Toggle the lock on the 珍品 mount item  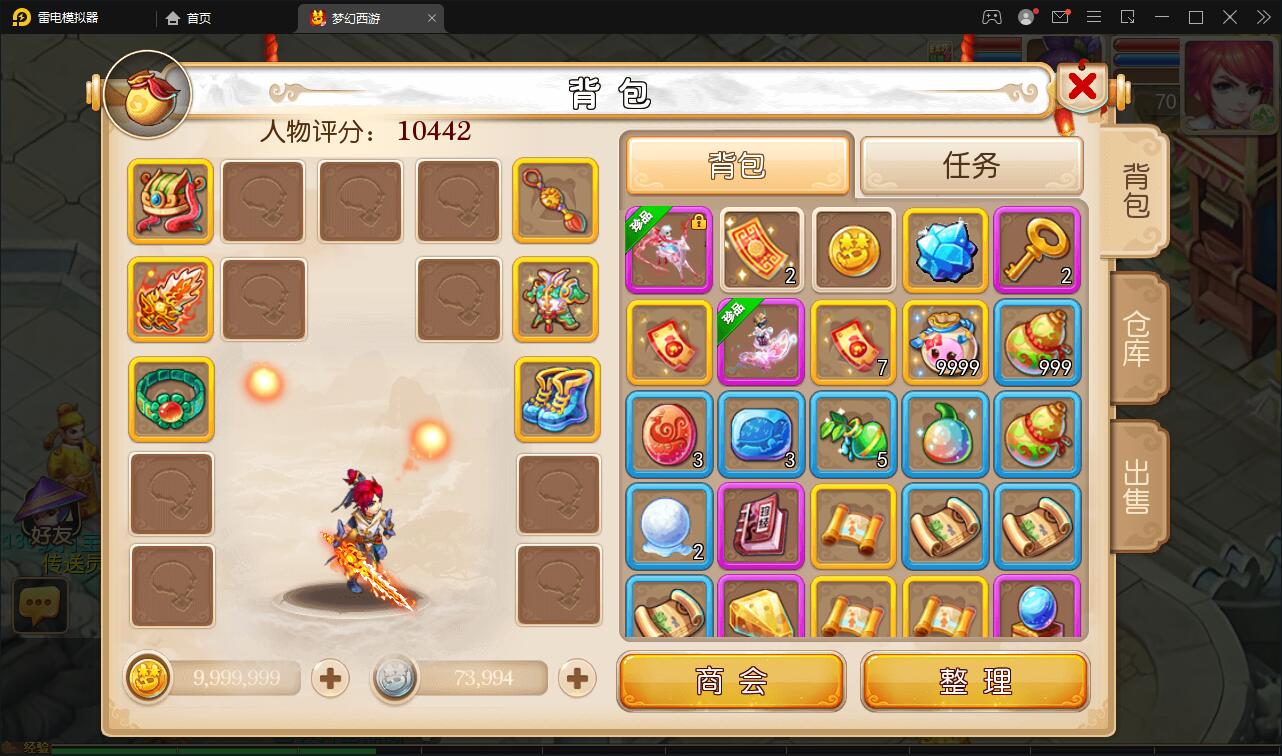[x=701, y=222]
